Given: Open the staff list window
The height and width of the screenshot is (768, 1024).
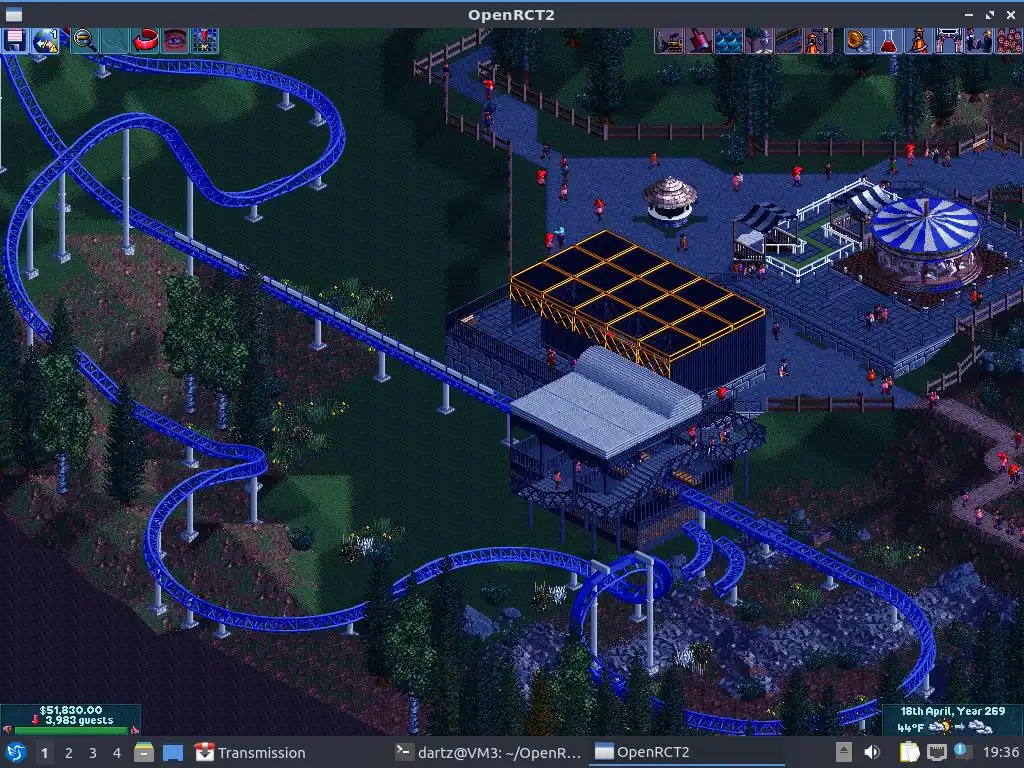Looking at the screenshot, I should pyautogui.click(x=977, y=40).
